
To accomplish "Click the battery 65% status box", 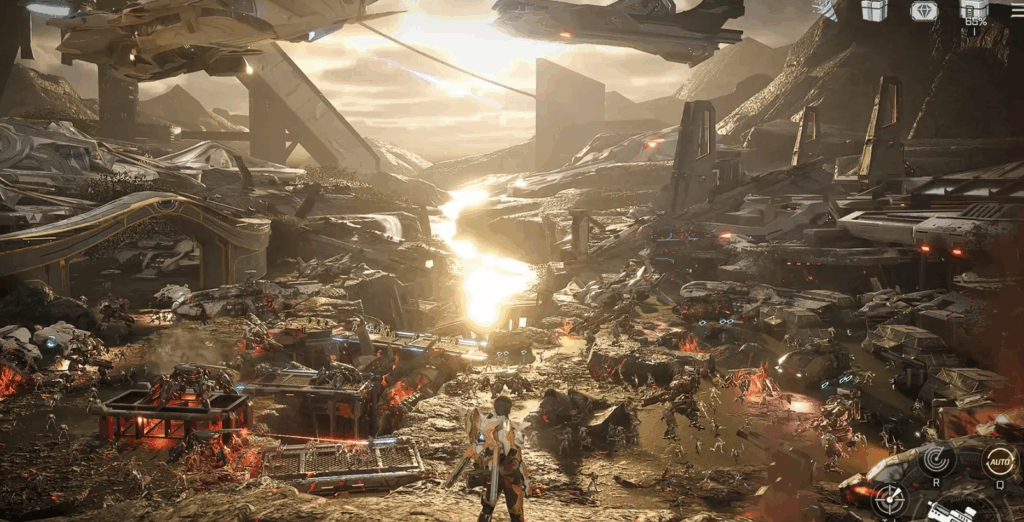I will tap(975, 11).
